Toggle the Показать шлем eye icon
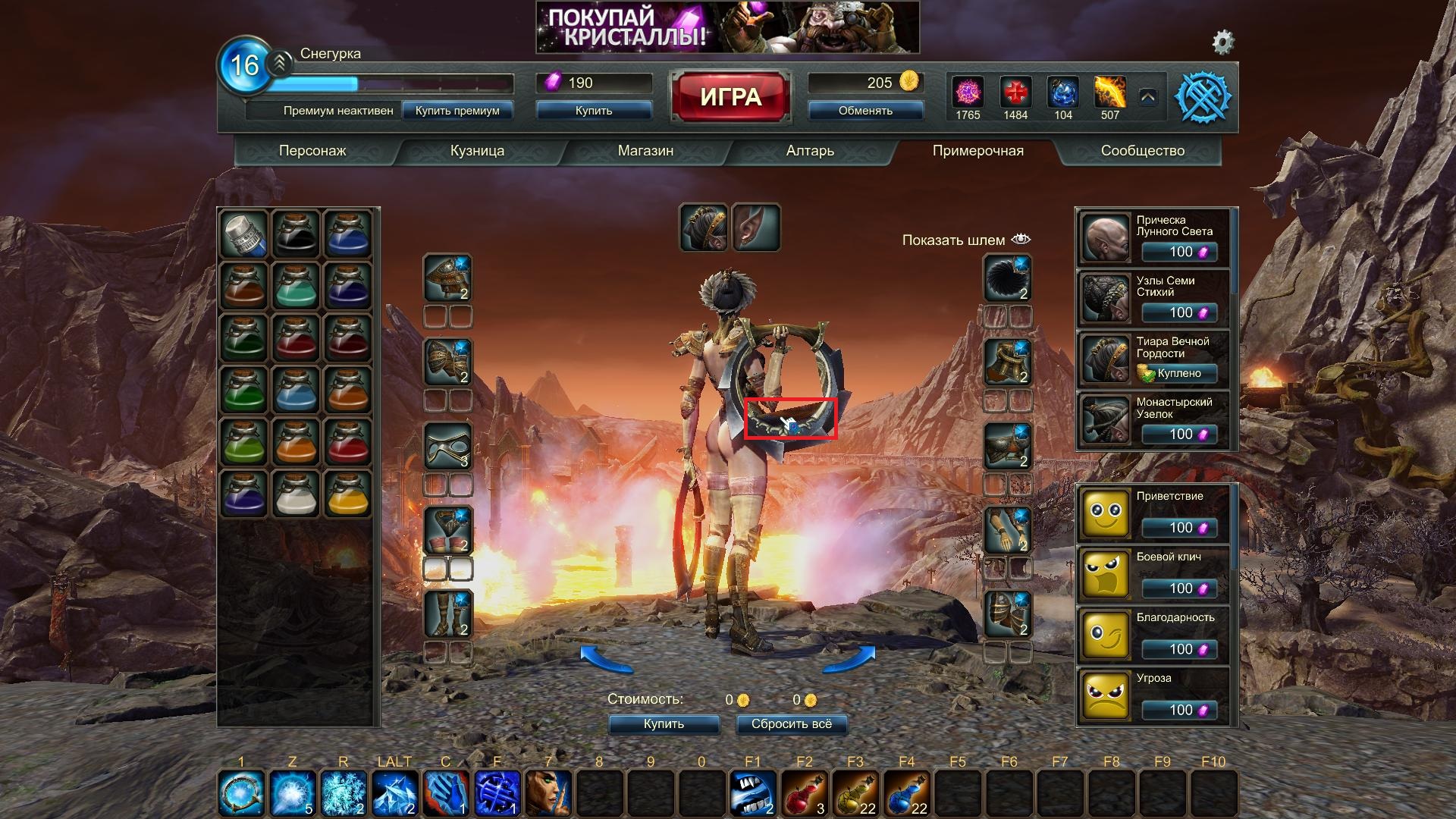Image resolution: width=1456 pixels, height=819 pixels. click(1021, 240)
